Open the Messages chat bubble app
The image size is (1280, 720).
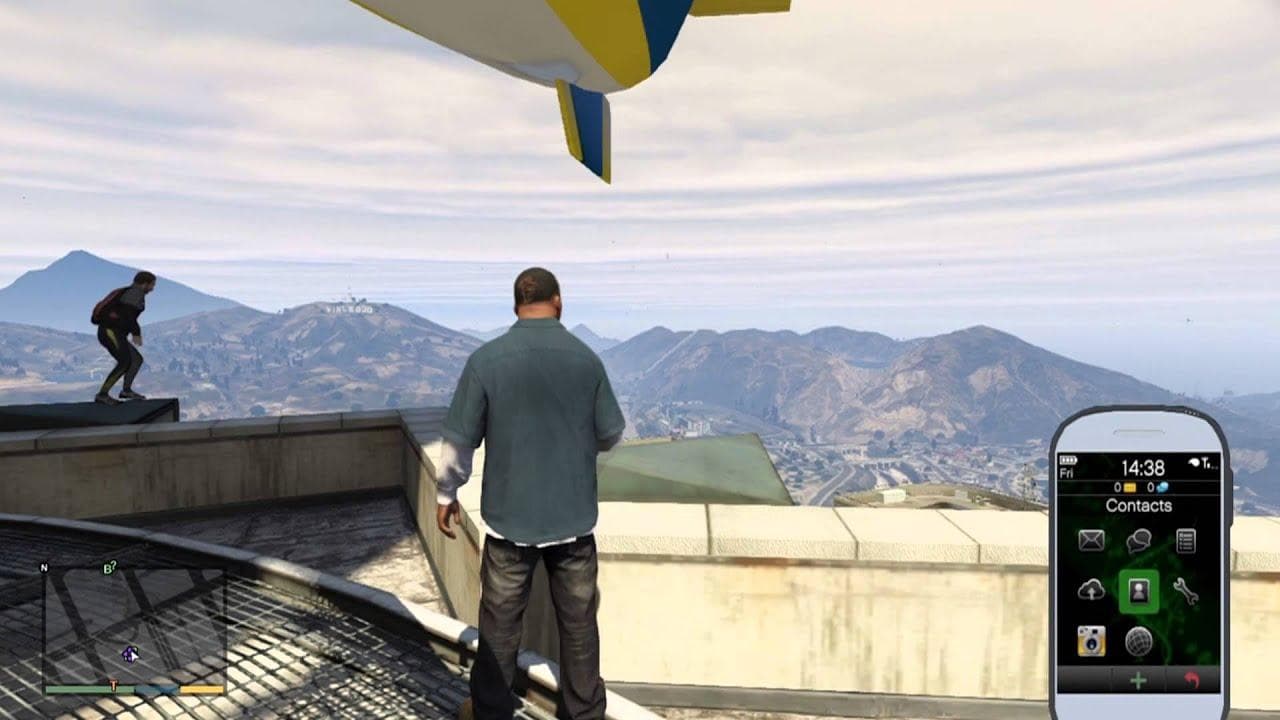[1139, 541]
